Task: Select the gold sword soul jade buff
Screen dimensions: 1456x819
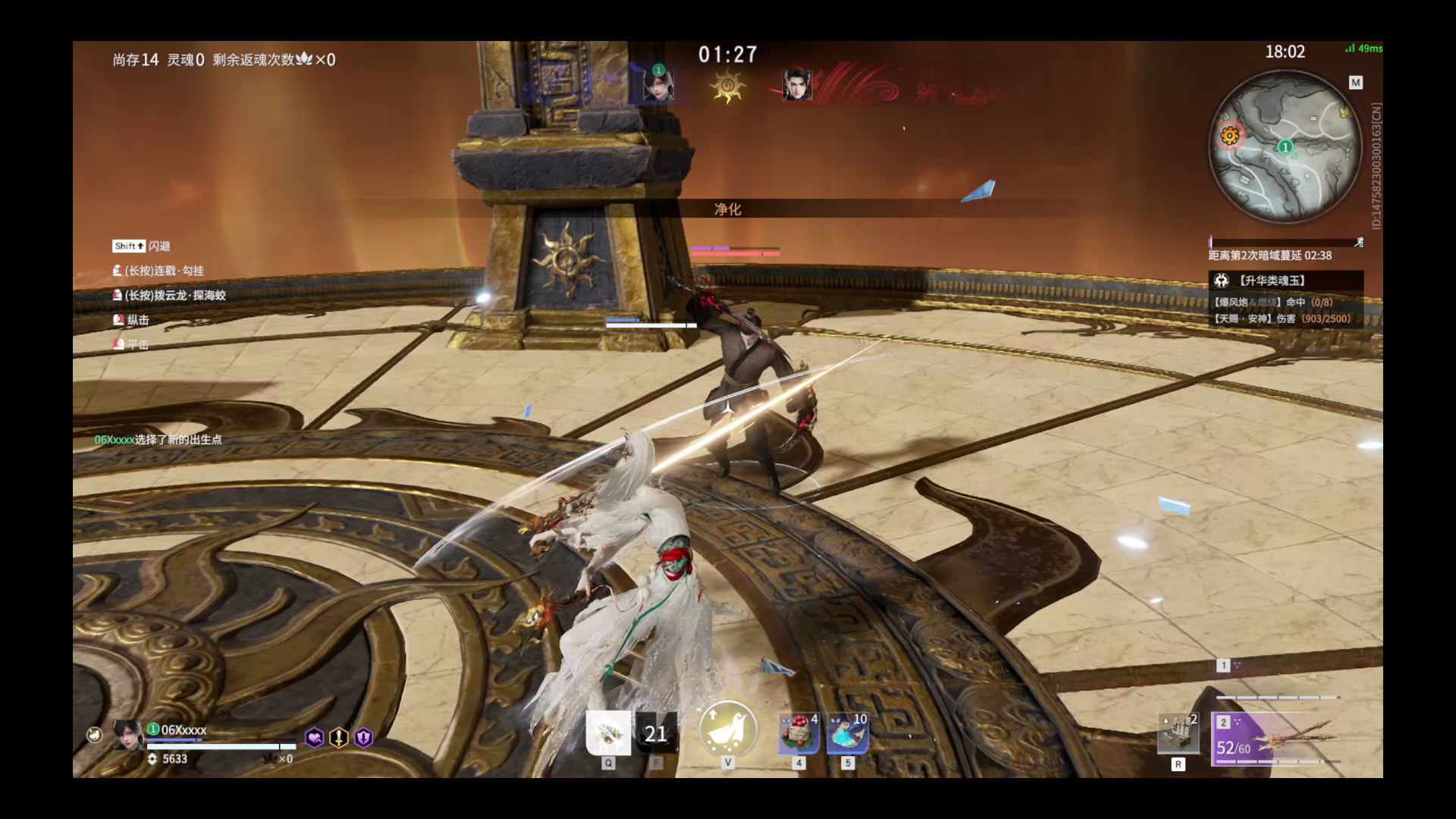Action: click(338, 737)
